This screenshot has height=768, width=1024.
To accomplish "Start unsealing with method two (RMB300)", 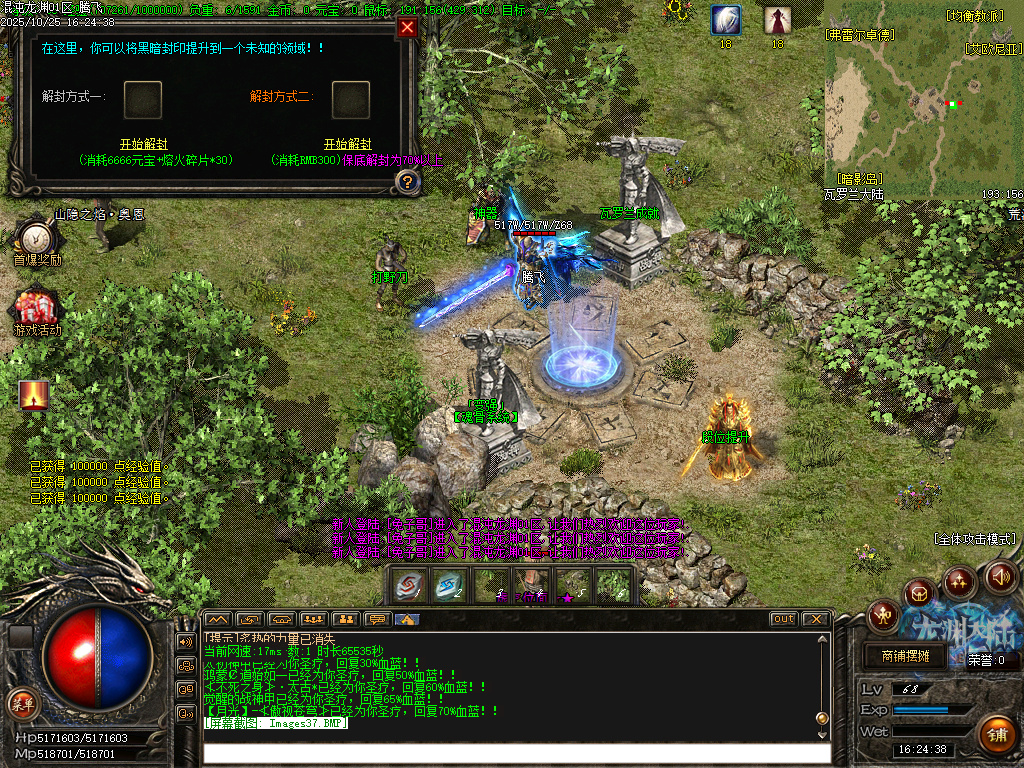I will coord(347,144).
